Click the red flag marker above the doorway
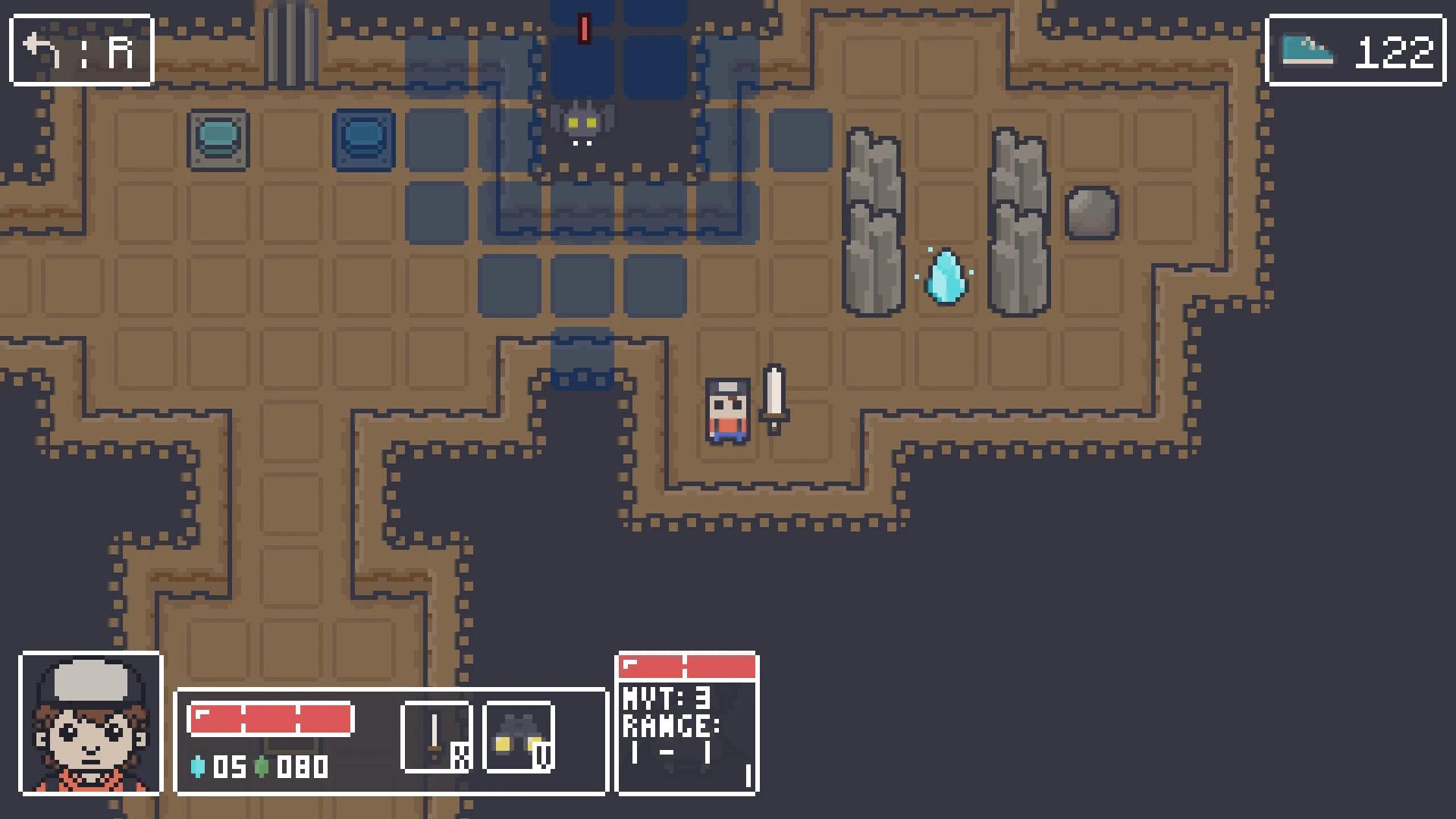 pos(584,29)
